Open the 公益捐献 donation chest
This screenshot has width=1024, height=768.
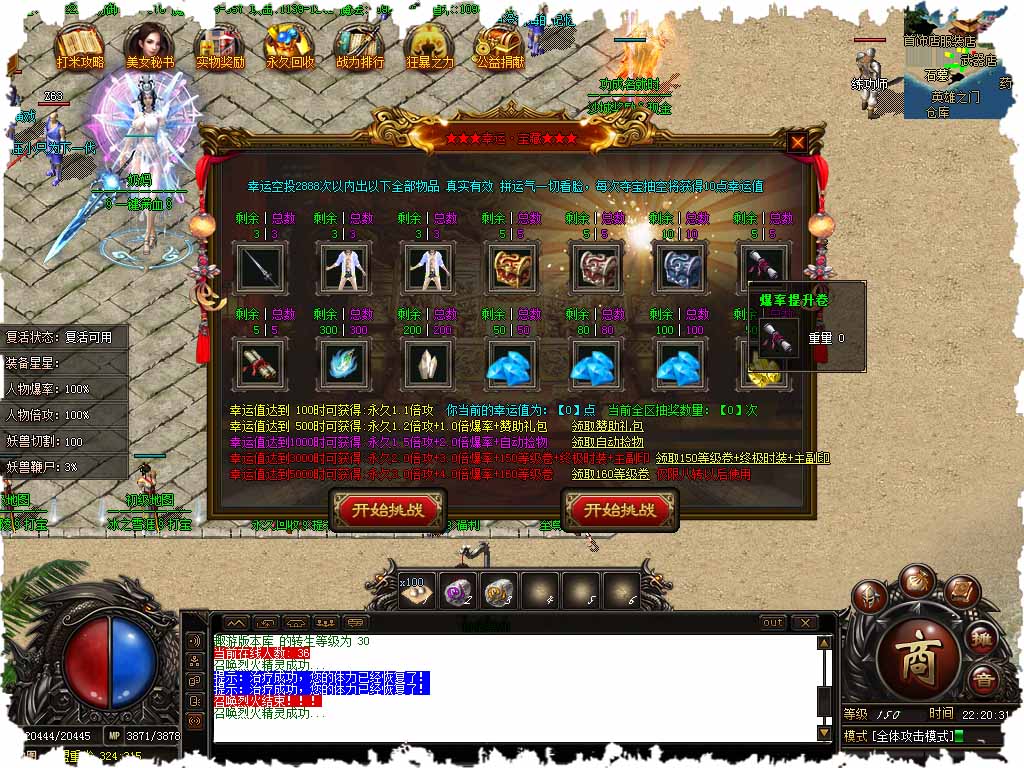502,46
